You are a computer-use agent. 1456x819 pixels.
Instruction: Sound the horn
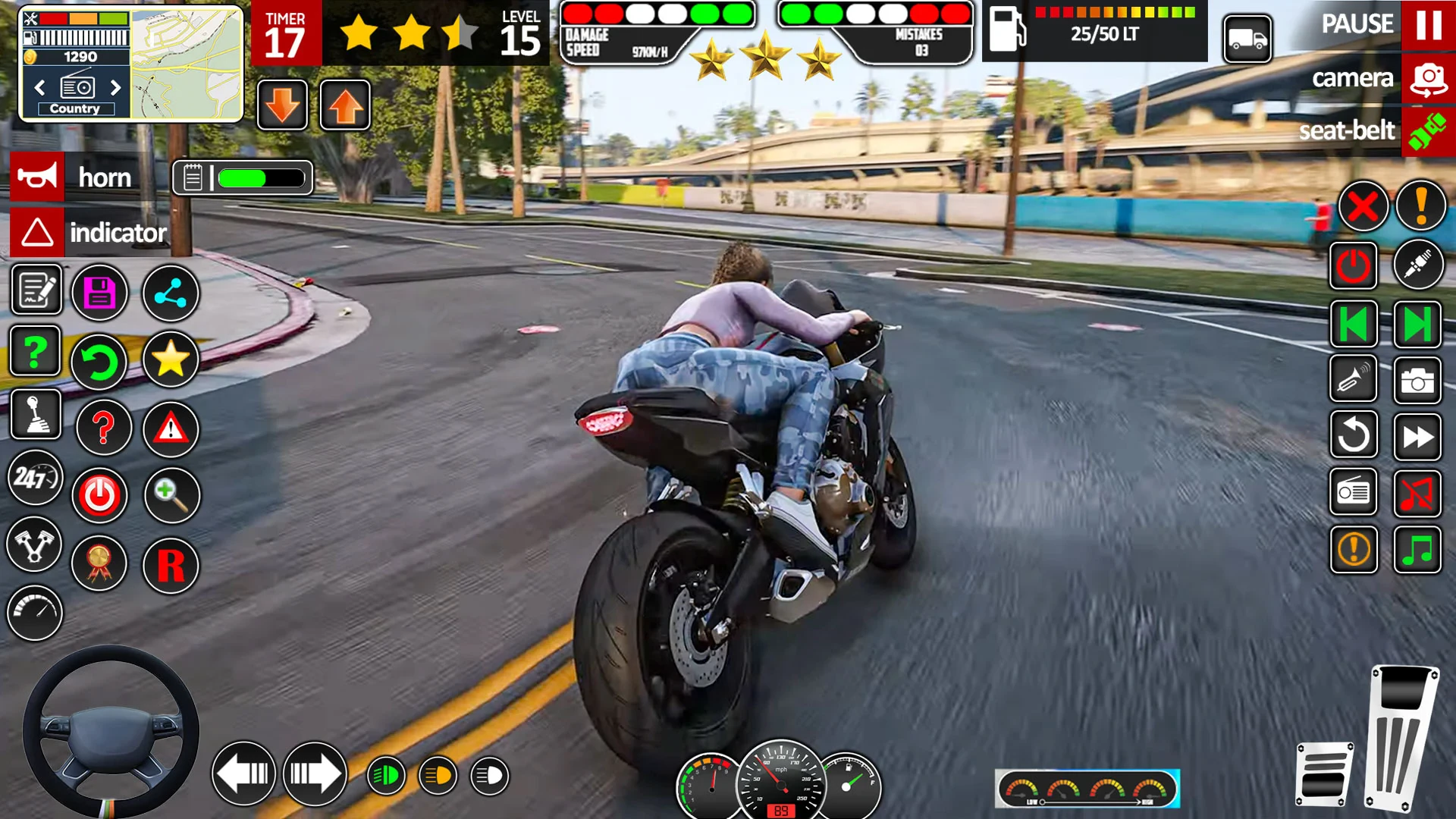coord(37,177)
